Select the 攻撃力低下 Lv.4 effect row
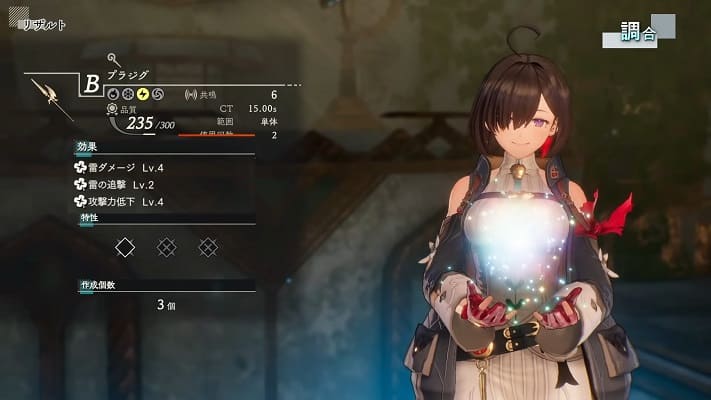The width and height of the screenshot is (711, 400). coord(119,202)
